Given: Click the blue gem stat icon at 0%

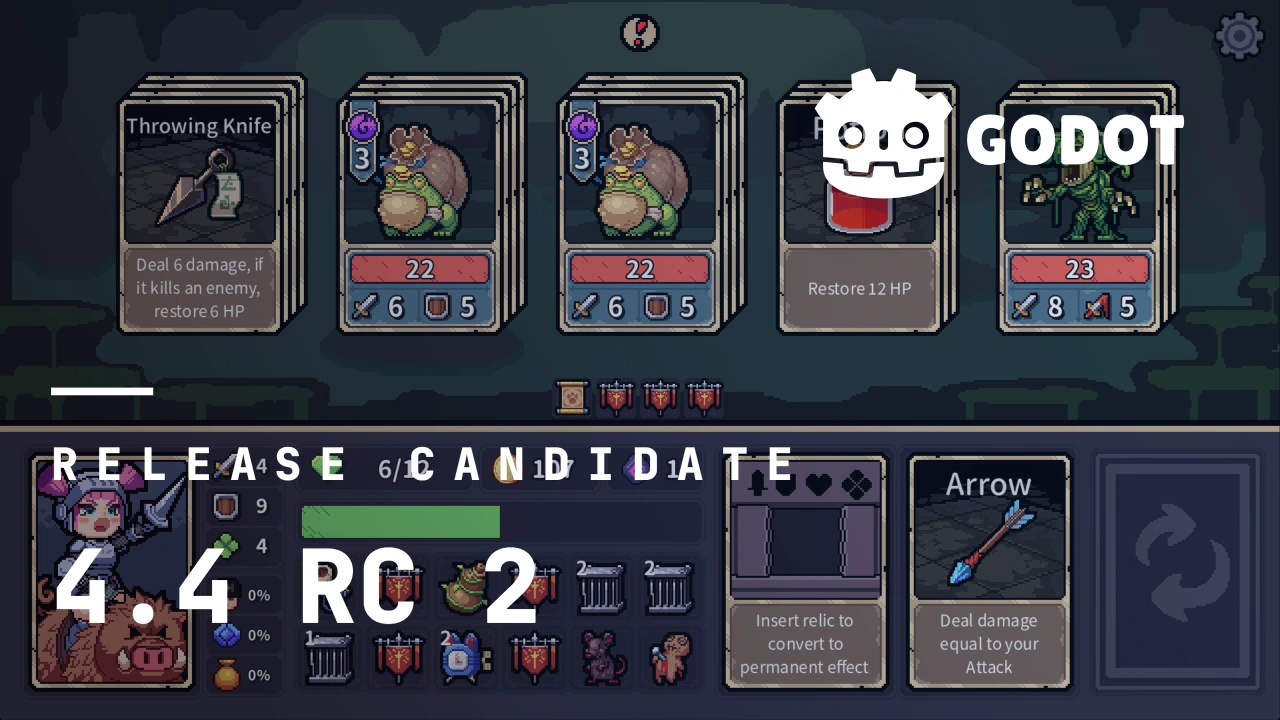Looking at the screenshot, I should (224, 634).
